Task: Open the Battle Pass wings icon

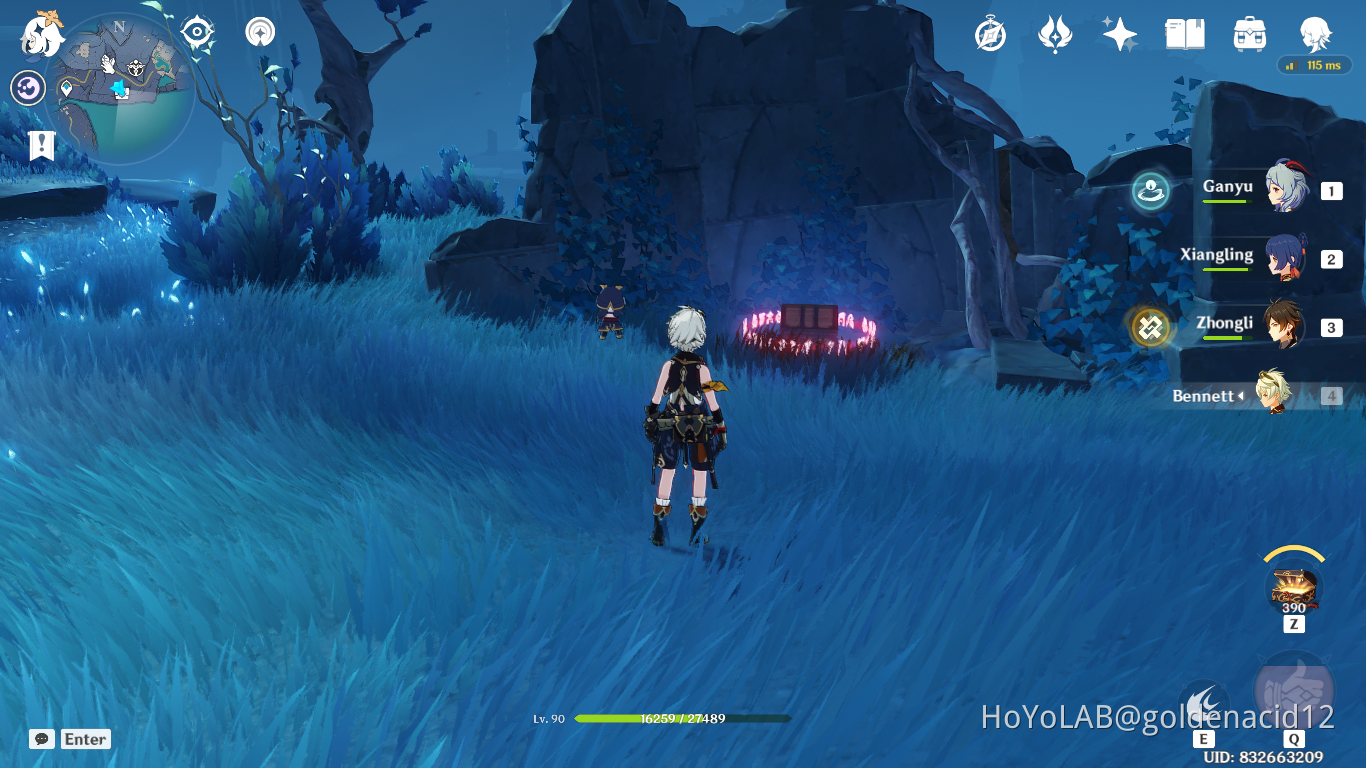Action: click(1055, 33)
